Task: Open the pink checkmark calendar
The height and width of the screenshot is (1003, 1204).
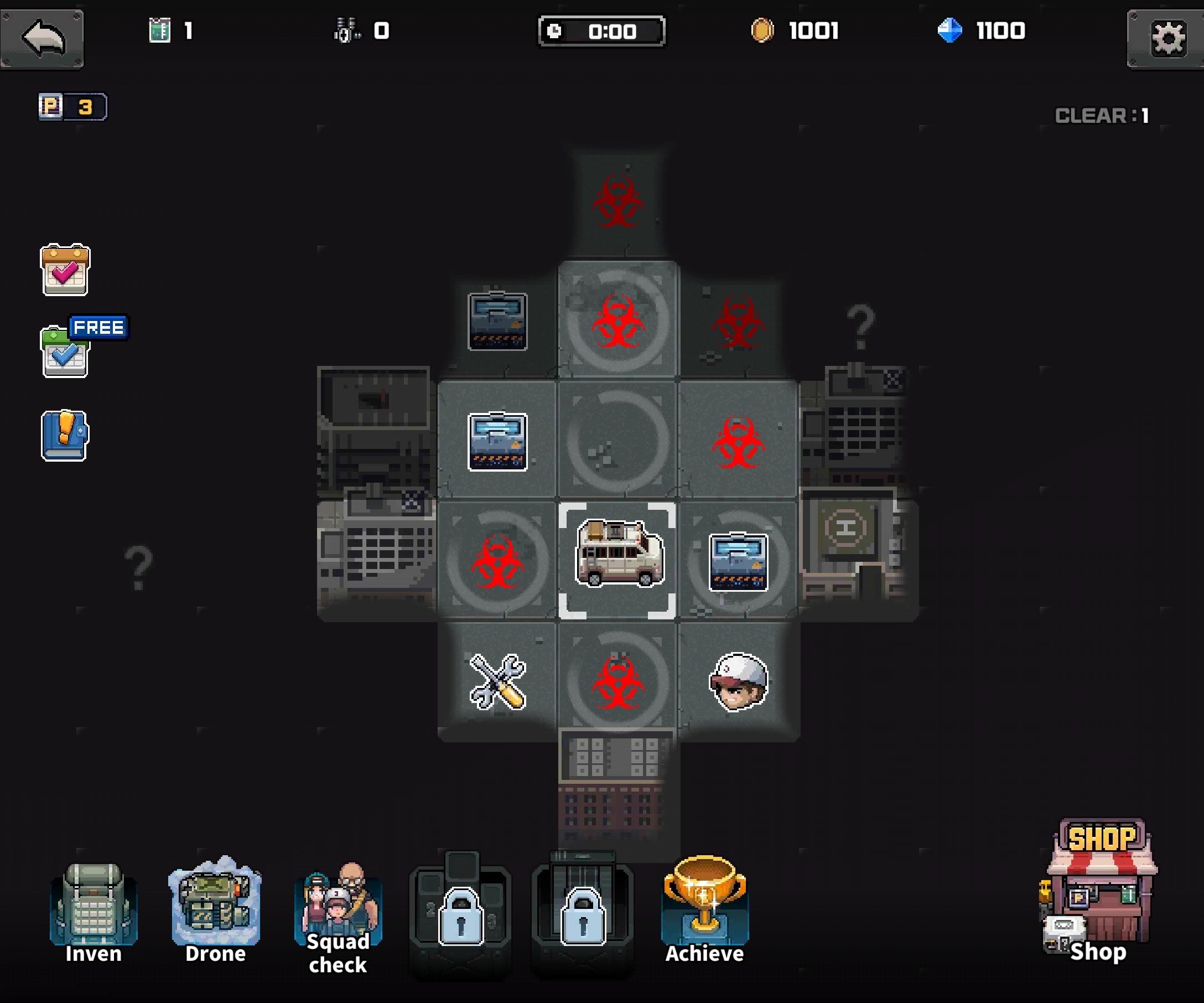Action: 65,270
